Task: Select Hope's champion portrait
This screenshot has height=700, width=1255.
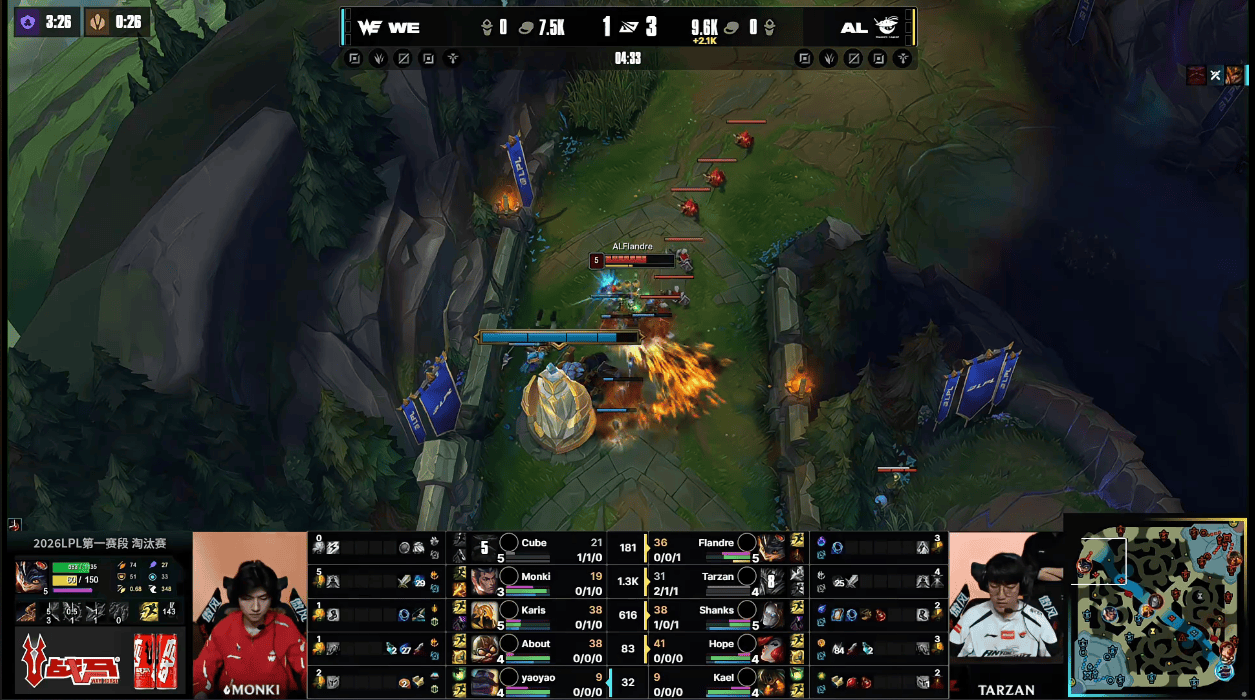Action: 771,649
